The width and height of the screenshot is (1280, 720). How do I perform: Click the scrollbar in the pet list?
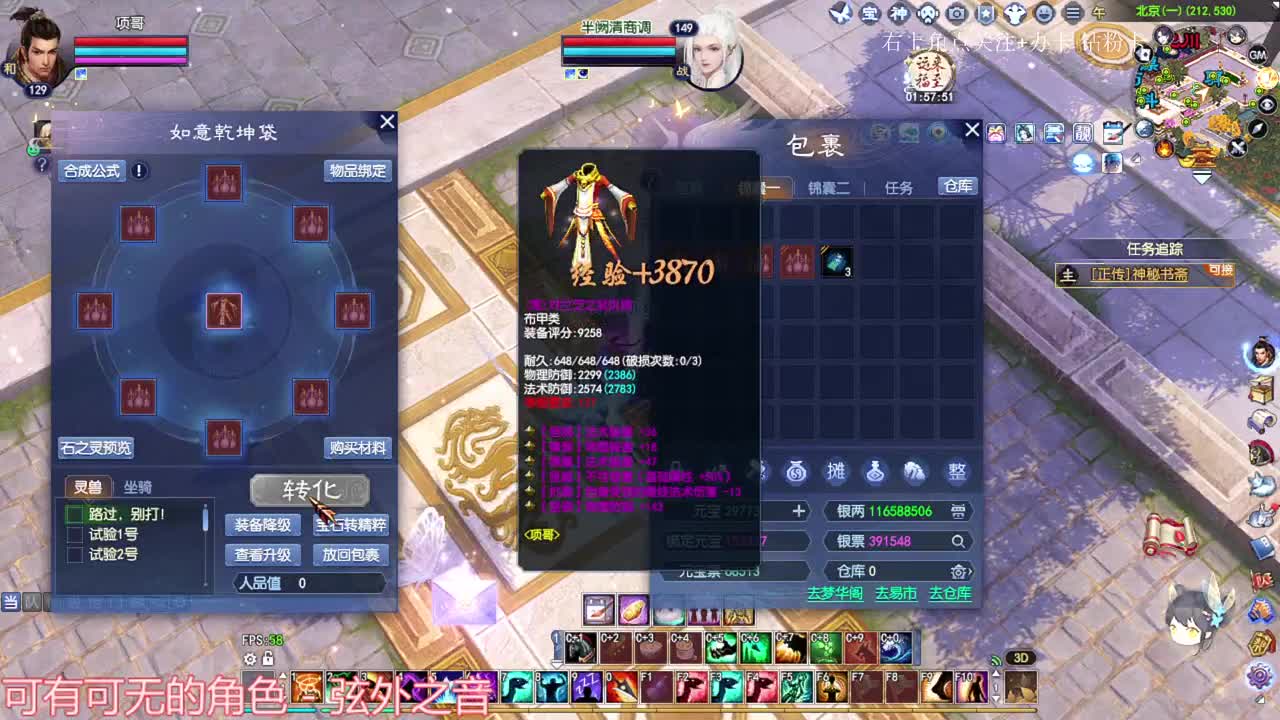(205, 520)
